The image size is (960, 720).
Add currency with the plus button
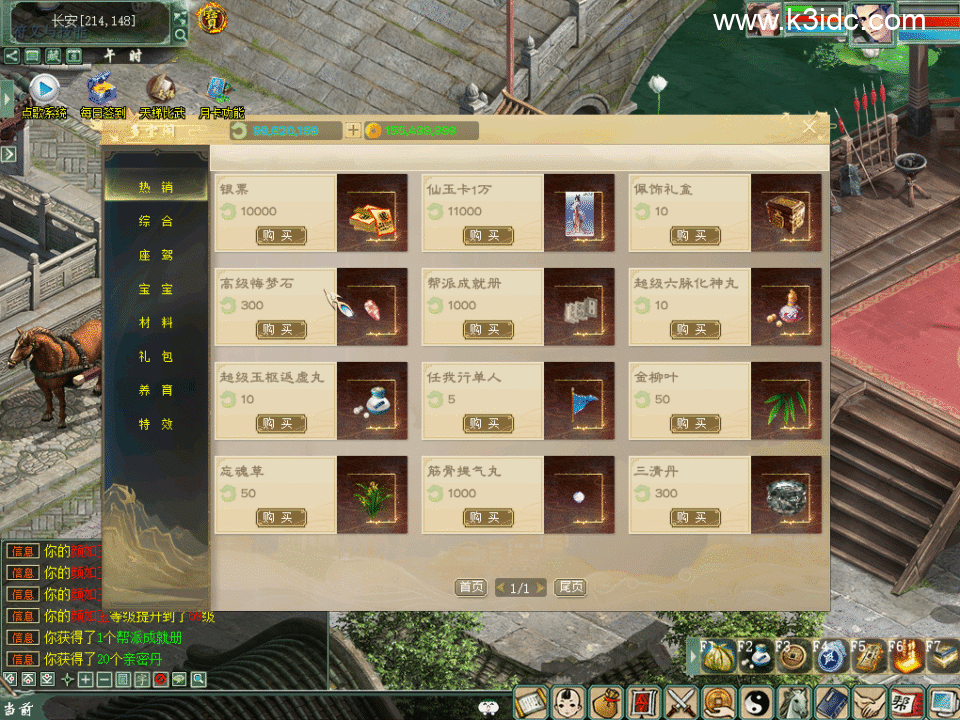coord(352,131)
